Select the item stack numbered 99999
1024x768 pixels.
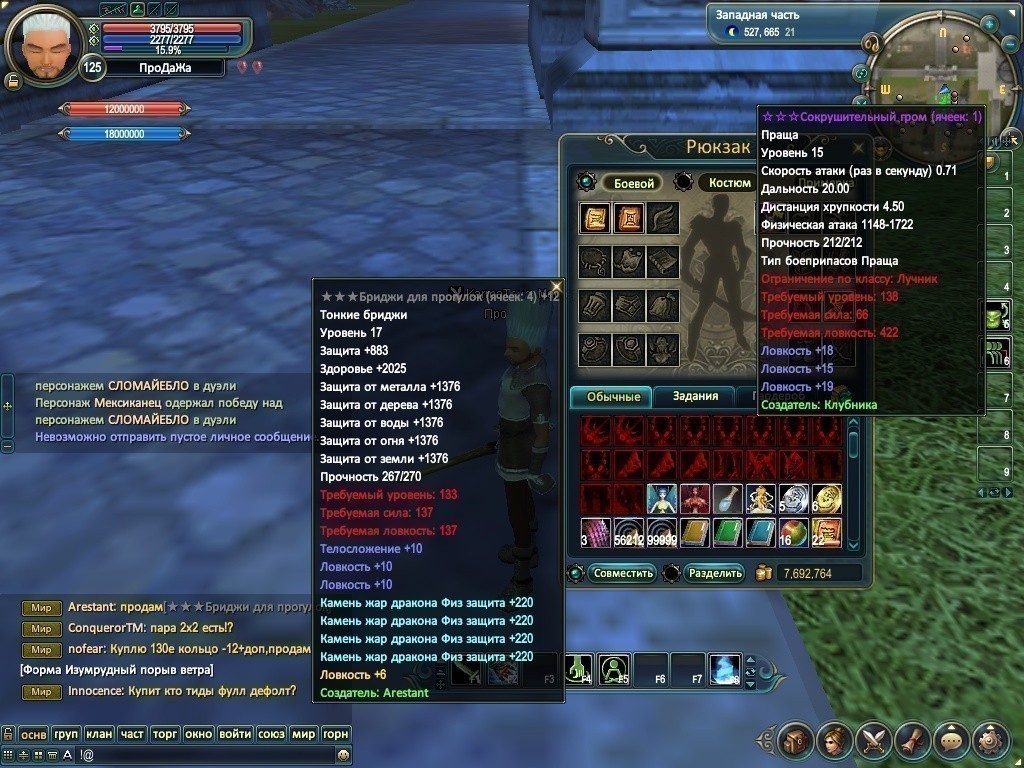[x=662, y=532]
